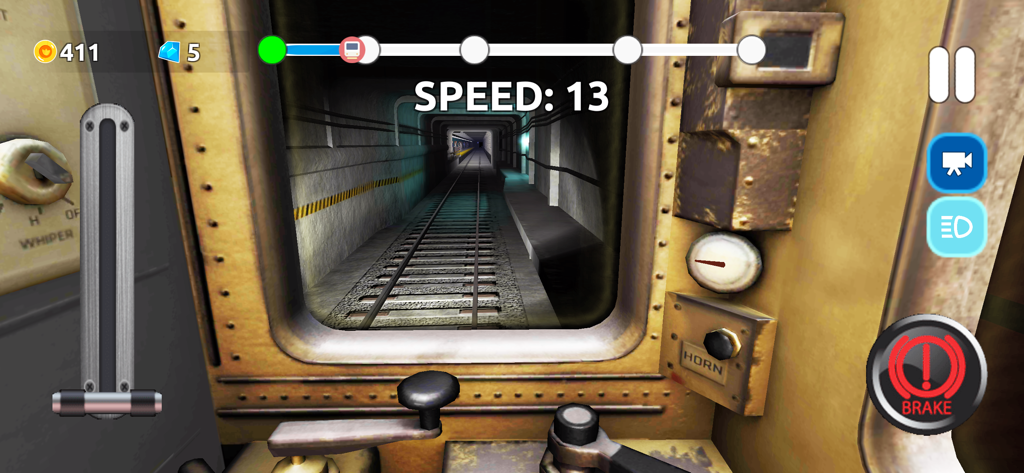Pause the game with the pause button

tap(951, 75)
